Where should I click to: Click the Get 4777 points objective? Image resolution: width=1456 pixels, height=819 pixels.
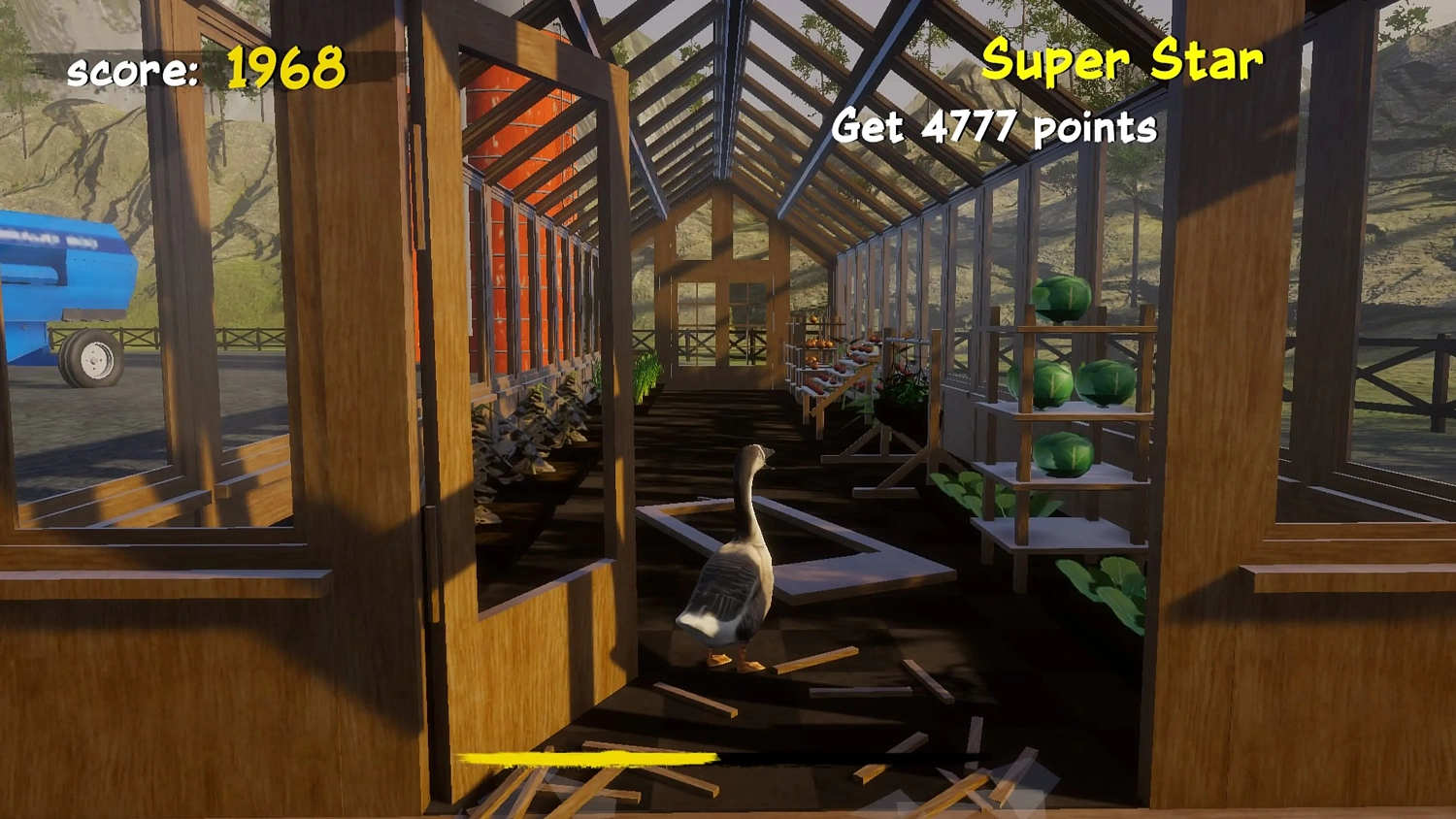[x=995, y=126]
